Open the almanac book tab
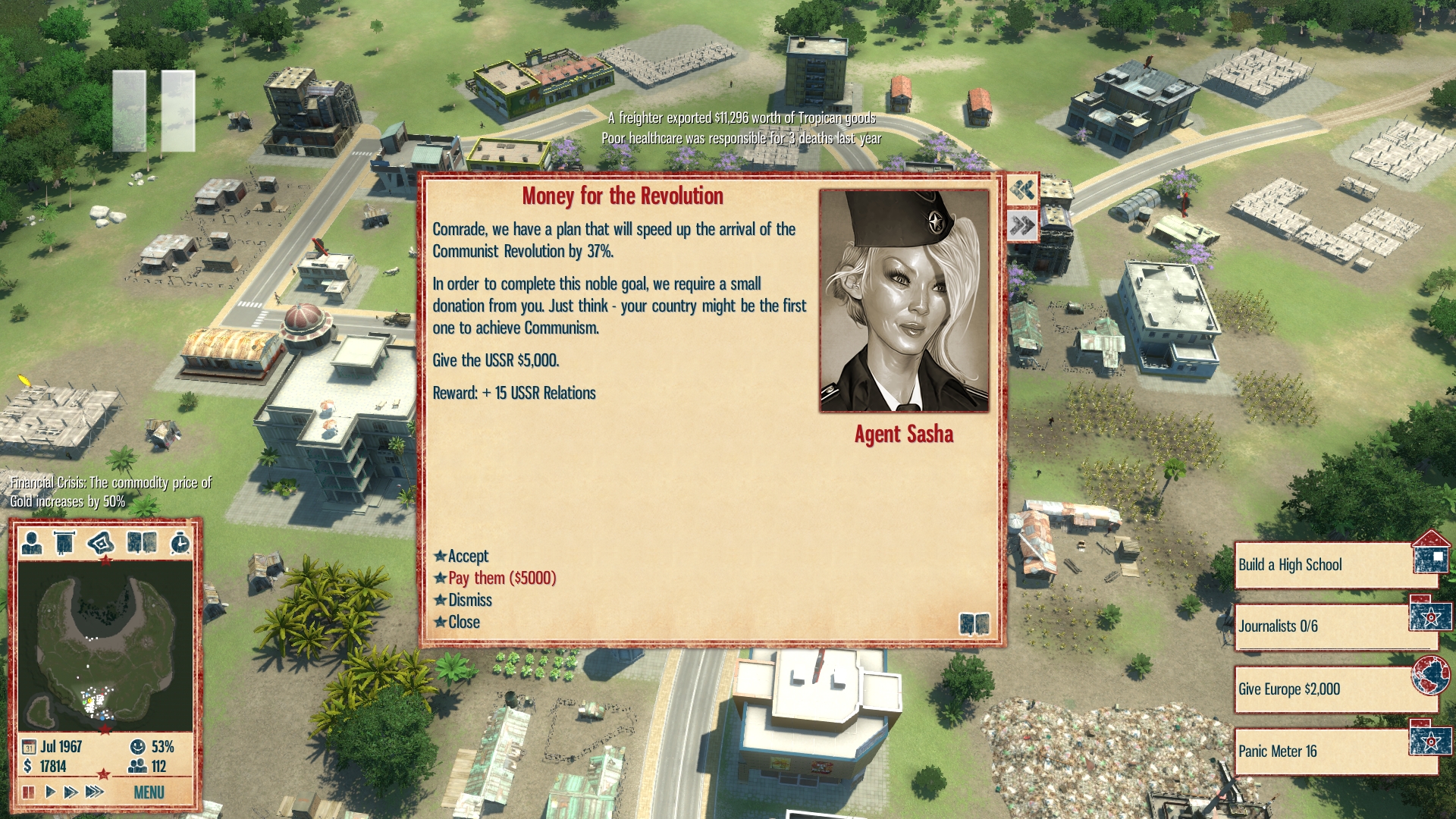The image size is (1456, 819). (x=142, y=543)
